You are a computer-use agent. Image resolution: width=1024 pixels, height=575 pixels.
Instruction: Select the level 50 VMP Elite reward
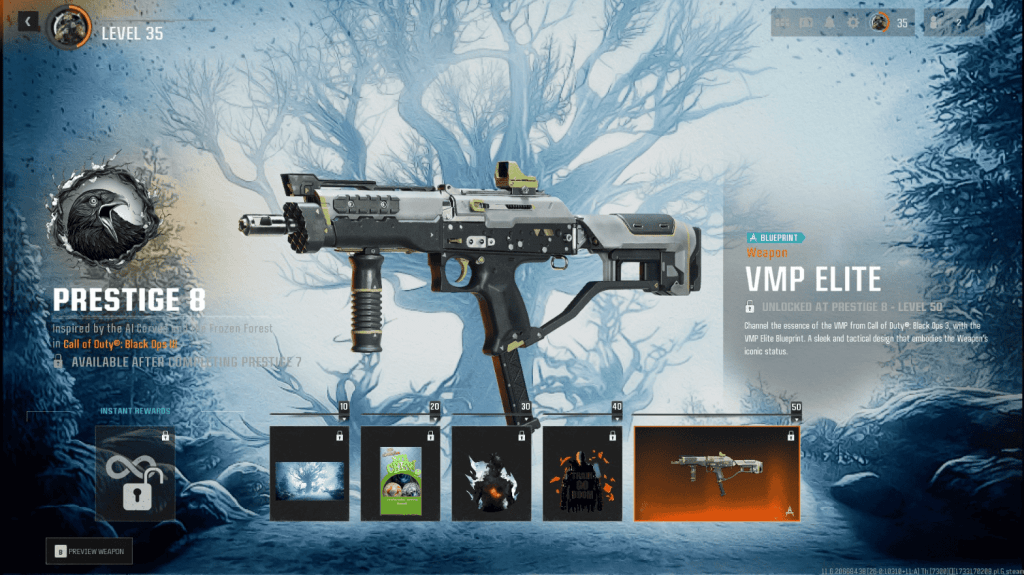click(x=716, y=473)
